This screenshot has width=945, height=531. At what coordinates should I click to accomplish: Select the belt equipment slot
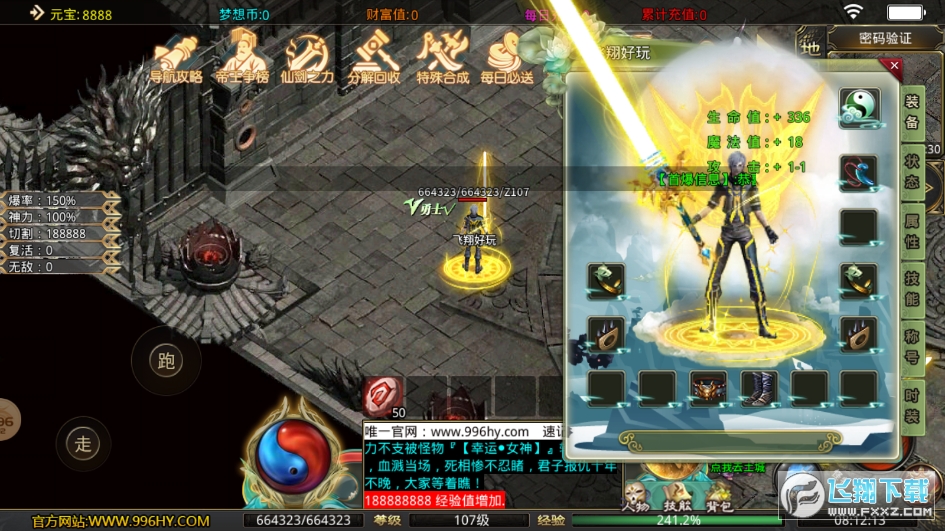tap(708, 388)
